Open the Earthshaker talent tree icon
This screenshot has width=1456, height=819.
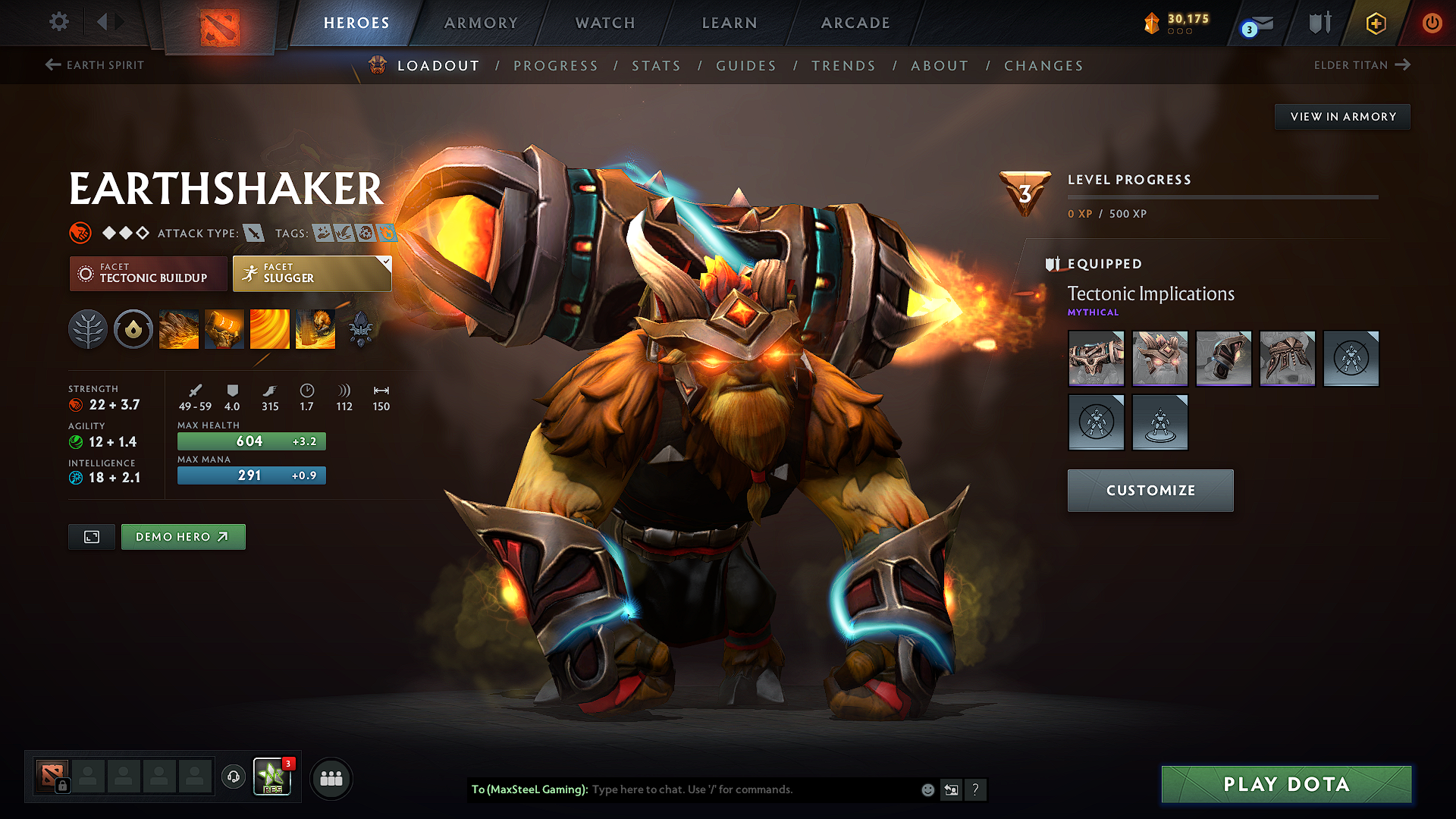[87, 328]
